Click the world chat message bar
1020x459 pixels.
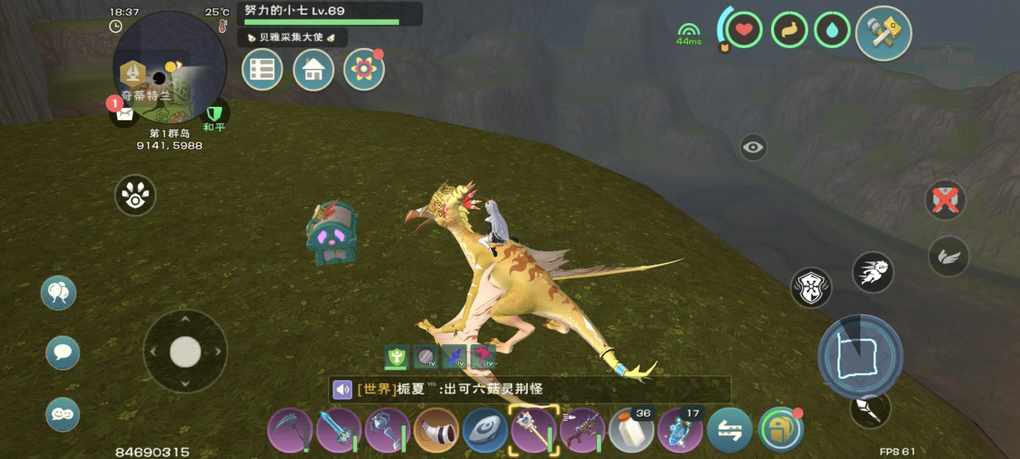tap(530, 389)
